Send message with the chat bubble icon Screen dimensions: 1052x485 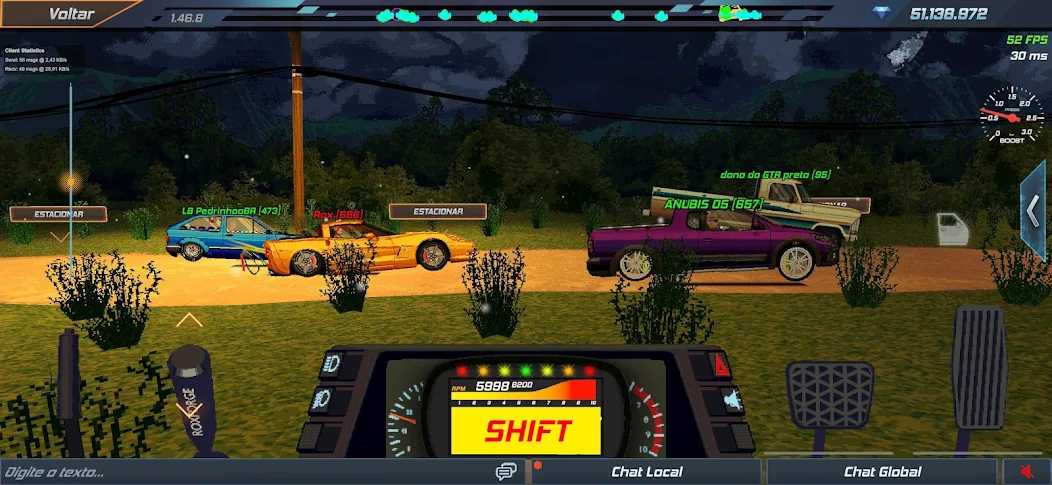(506, 472)
